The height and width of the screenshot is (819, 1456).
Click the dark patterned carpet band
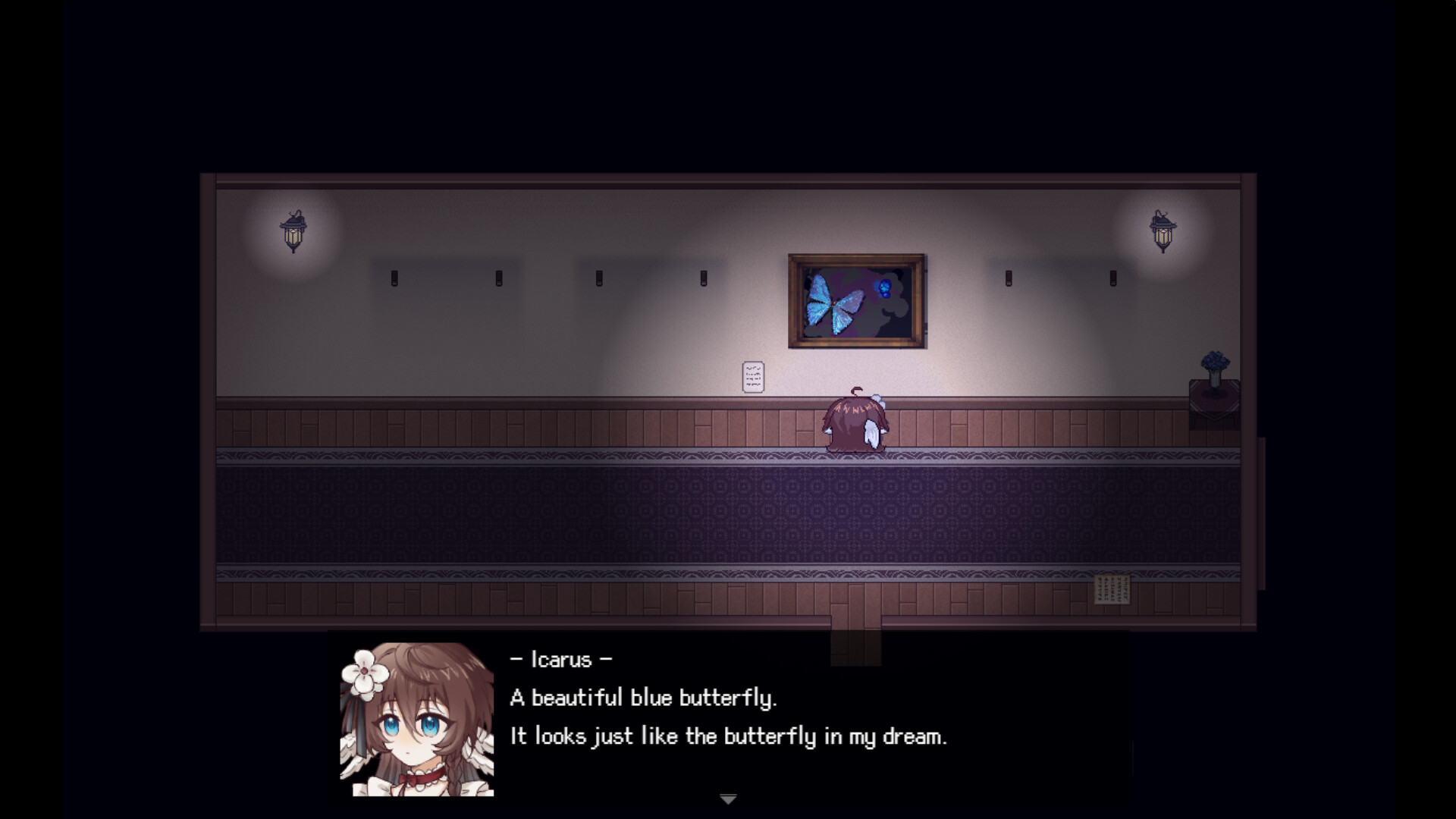[x=728, y=516]
